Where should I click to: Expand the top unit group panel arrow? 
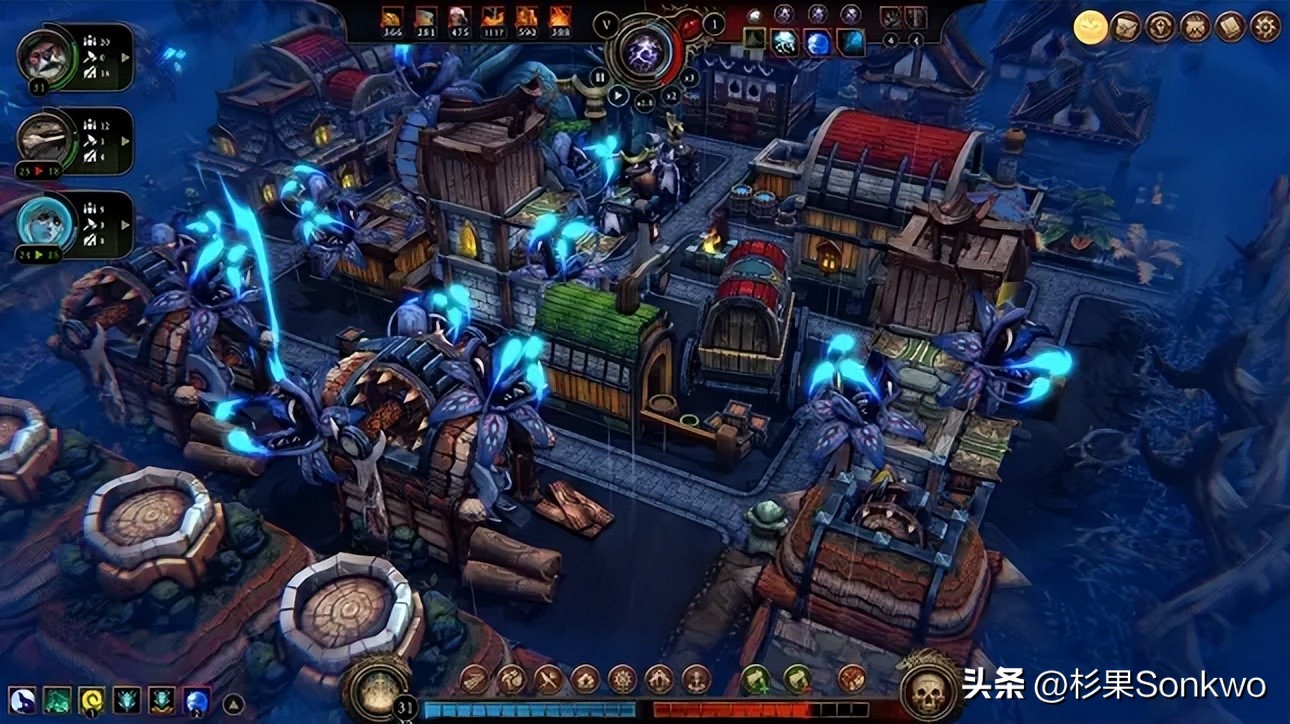pos(124,57)
